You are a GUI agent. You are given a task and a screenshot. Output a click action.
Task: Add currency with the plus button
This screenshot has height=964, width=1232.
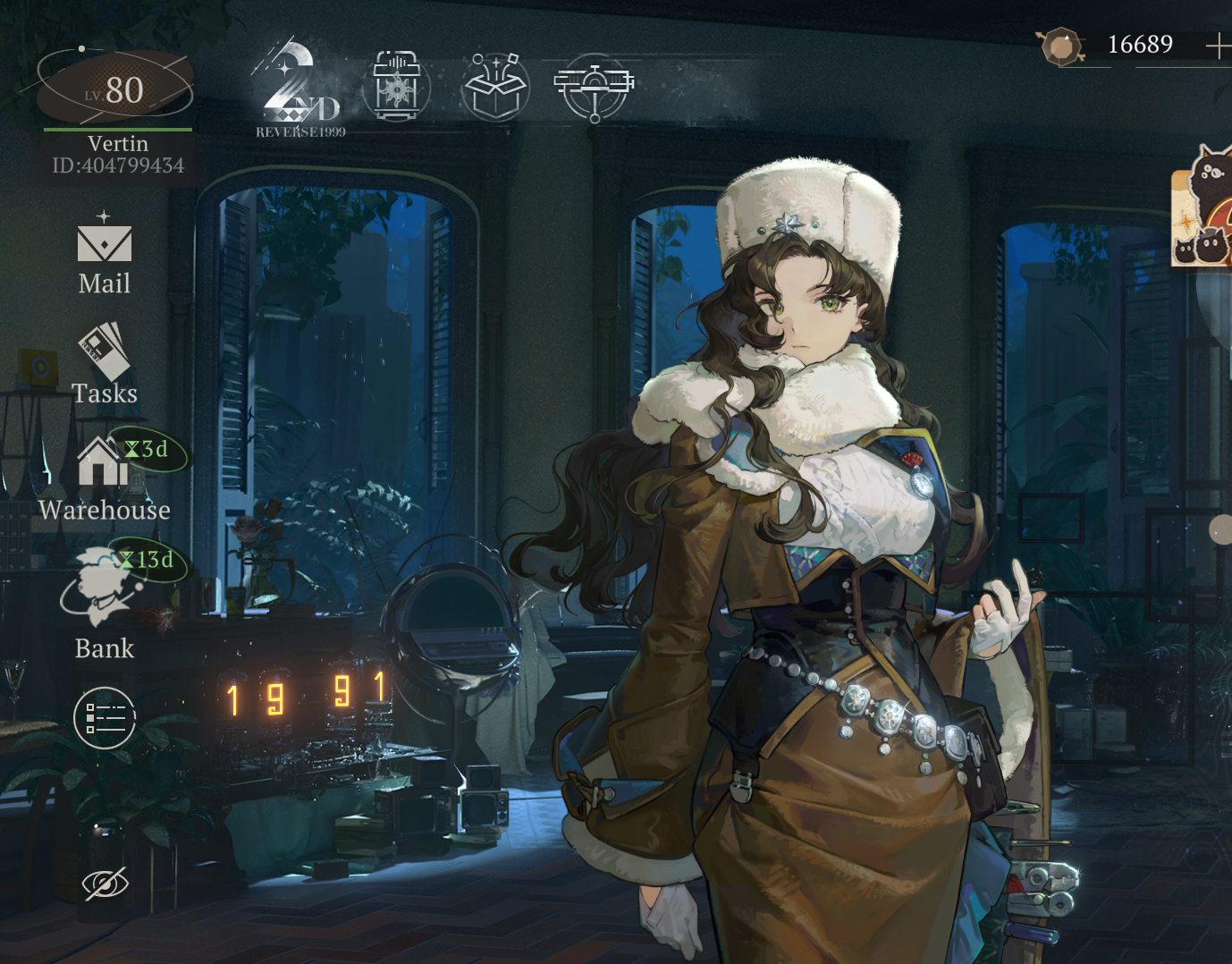(1217, 46)
